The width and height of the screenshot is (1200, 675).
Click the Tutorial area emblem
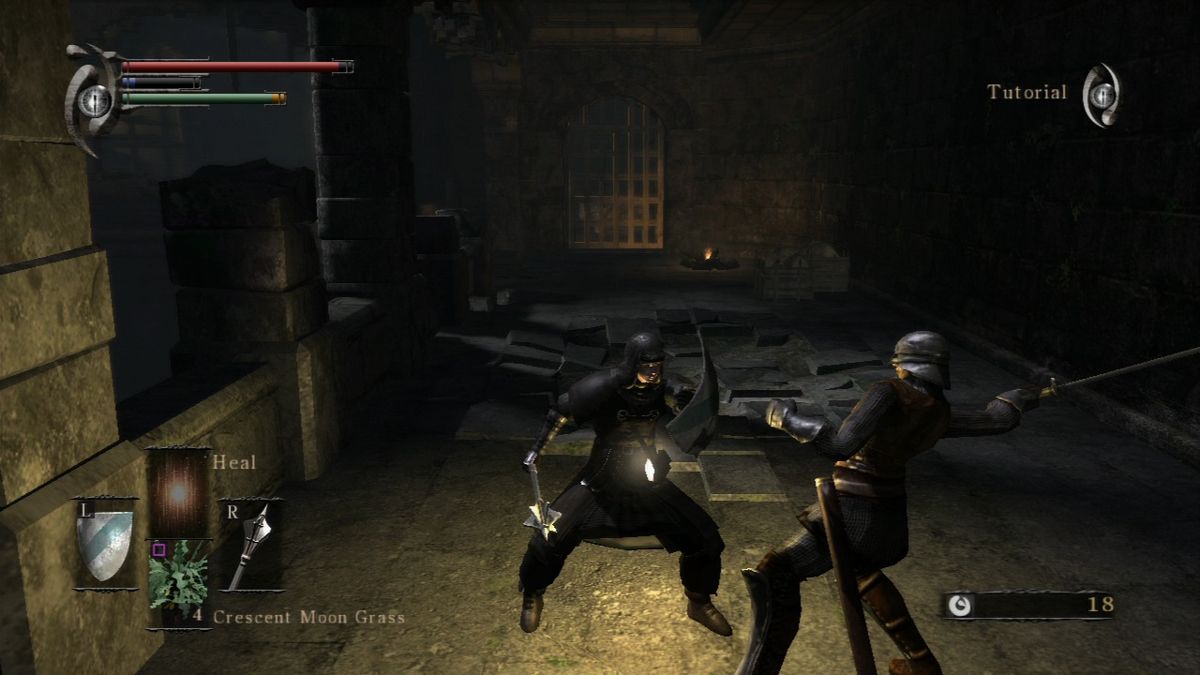(x=1102, y=94)
